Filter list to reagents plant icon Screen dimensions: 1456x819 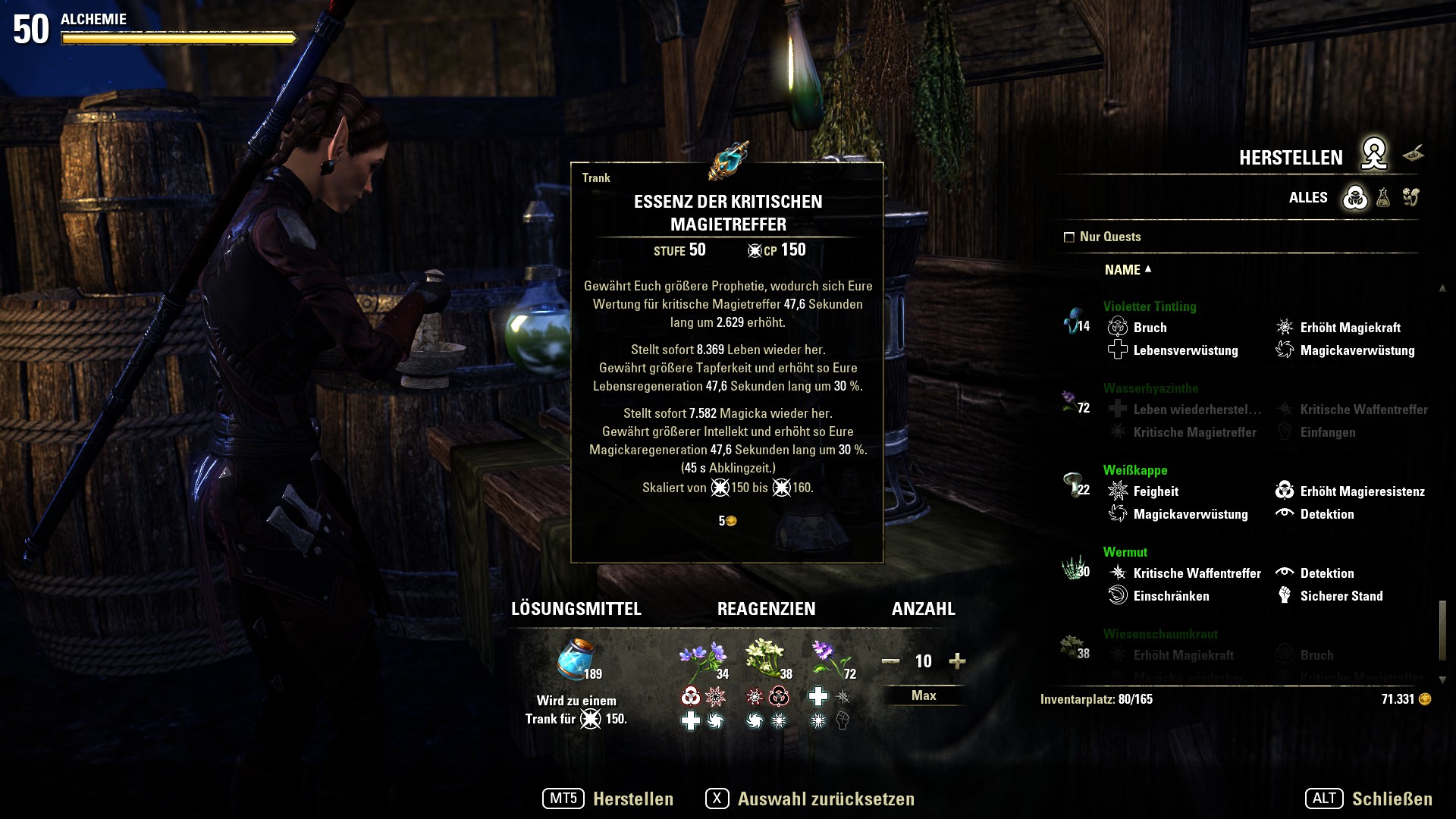click(1410, 198)
